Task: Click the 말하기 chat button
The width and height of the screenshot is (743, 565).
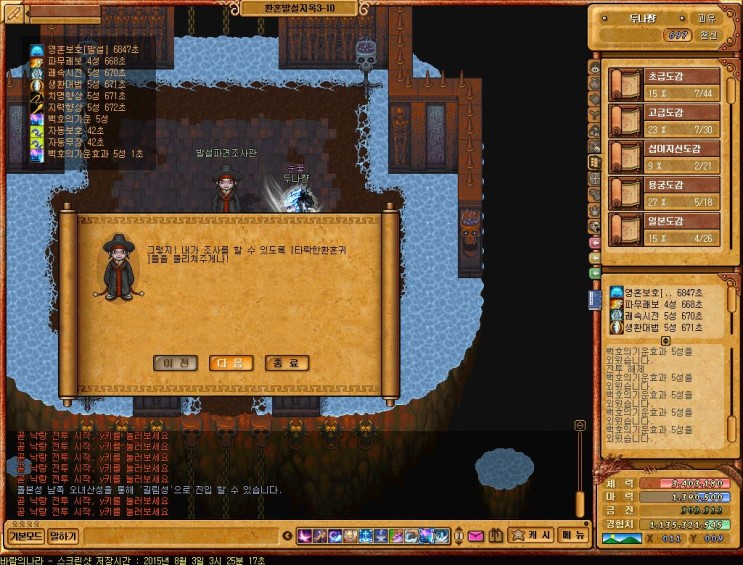Action: click(63, 537)
